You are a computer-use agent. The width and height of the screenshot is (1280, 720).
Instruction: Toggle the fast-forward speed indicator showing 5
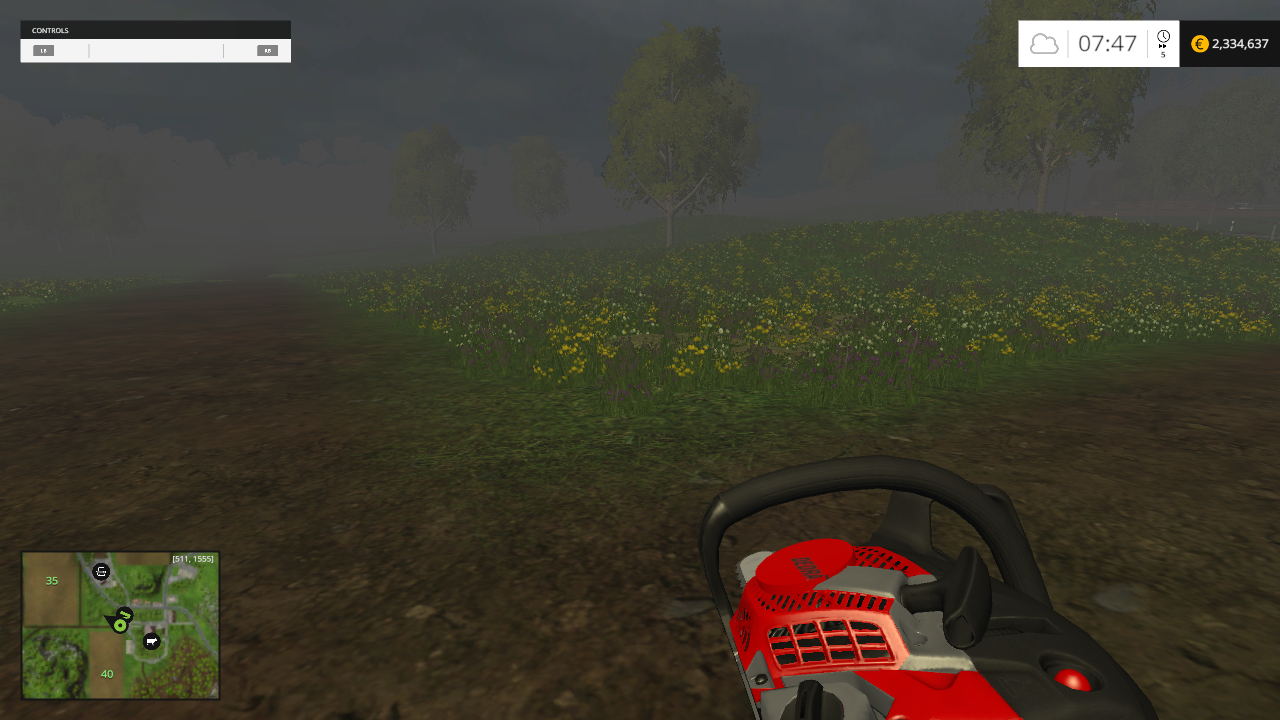1163,50
